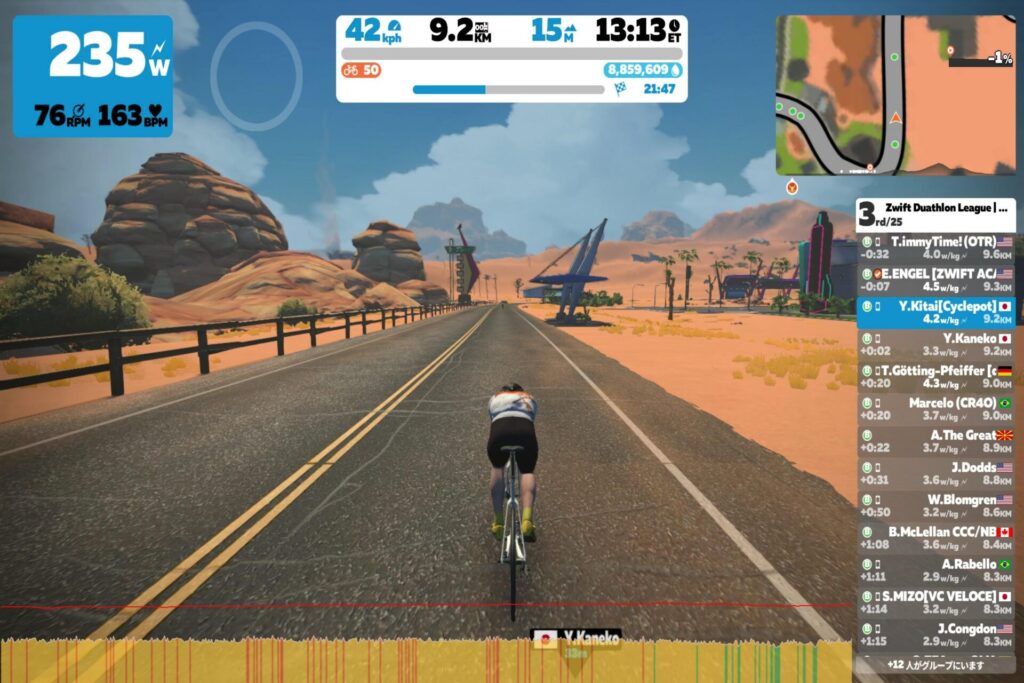
Task: Open the Zwift Duathlon League event header
Action: click(936, 213)
